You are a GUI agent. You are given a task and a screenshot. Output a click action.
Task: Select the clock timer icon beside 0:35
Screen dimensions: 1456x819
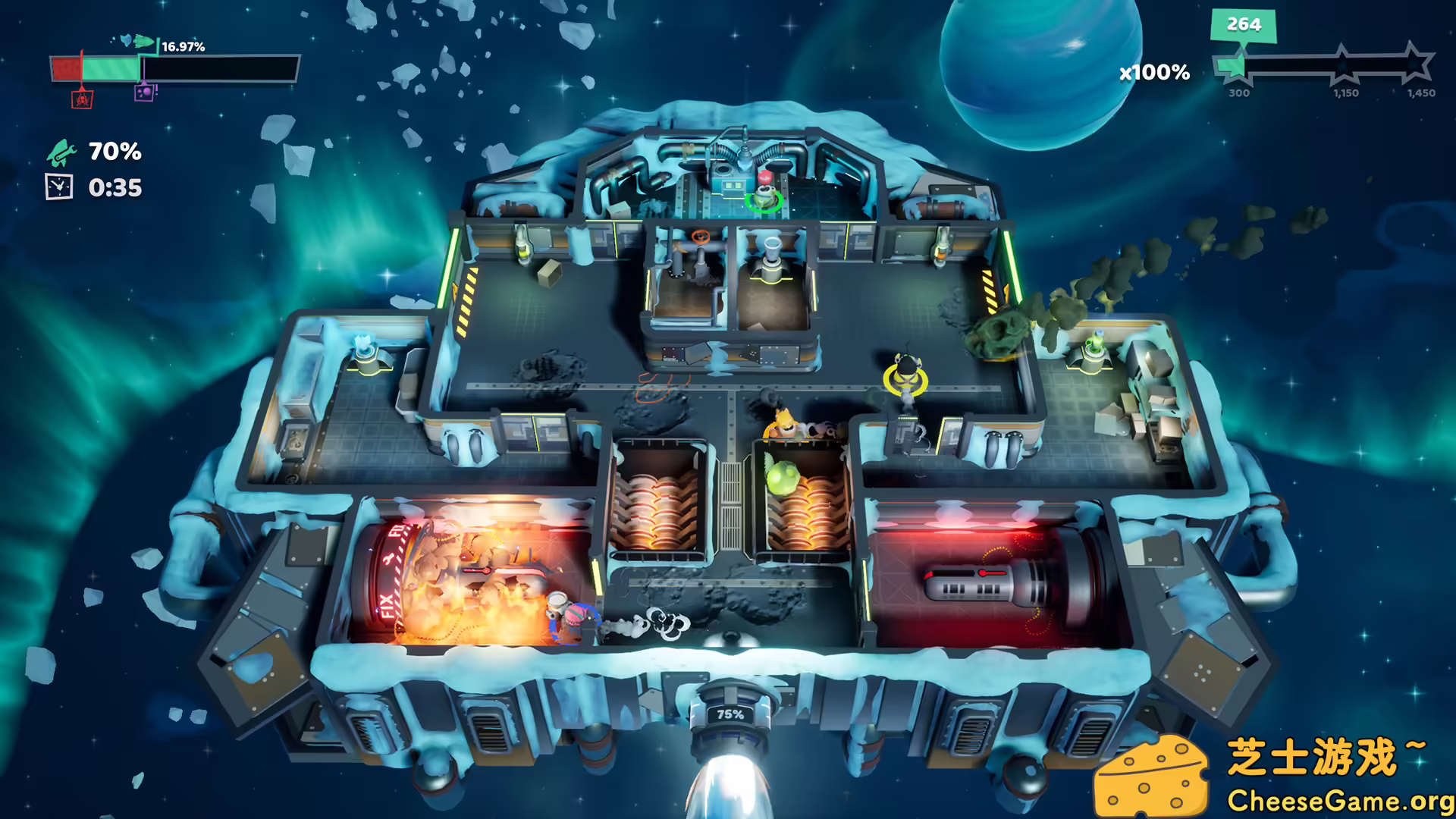(59, 187)
